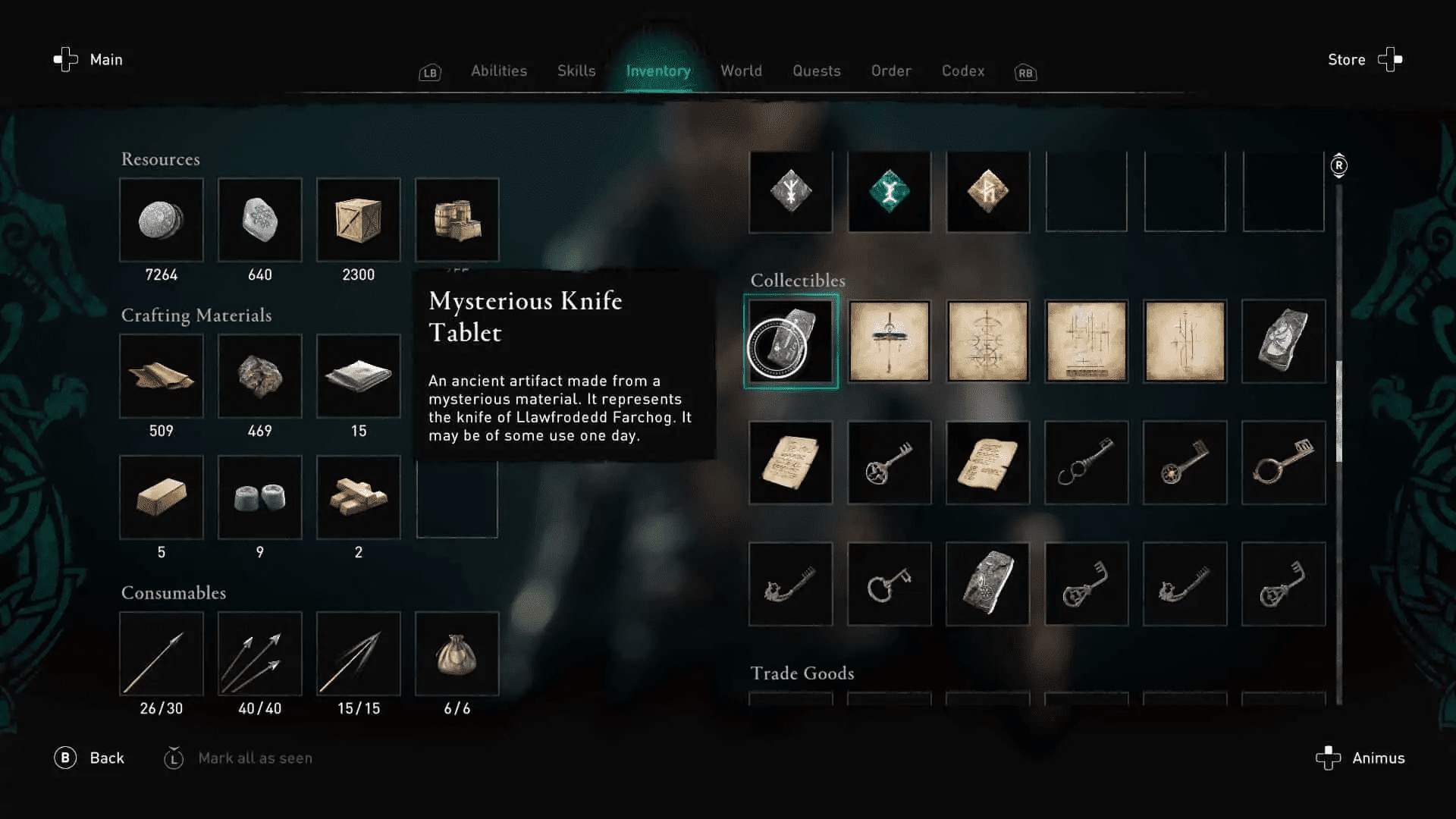The height and width of the screenshot is (819, 1456).
Task: Select the tungsten ingots showing quantity 2
Action: pyautogui.click(x=359, y=497)
